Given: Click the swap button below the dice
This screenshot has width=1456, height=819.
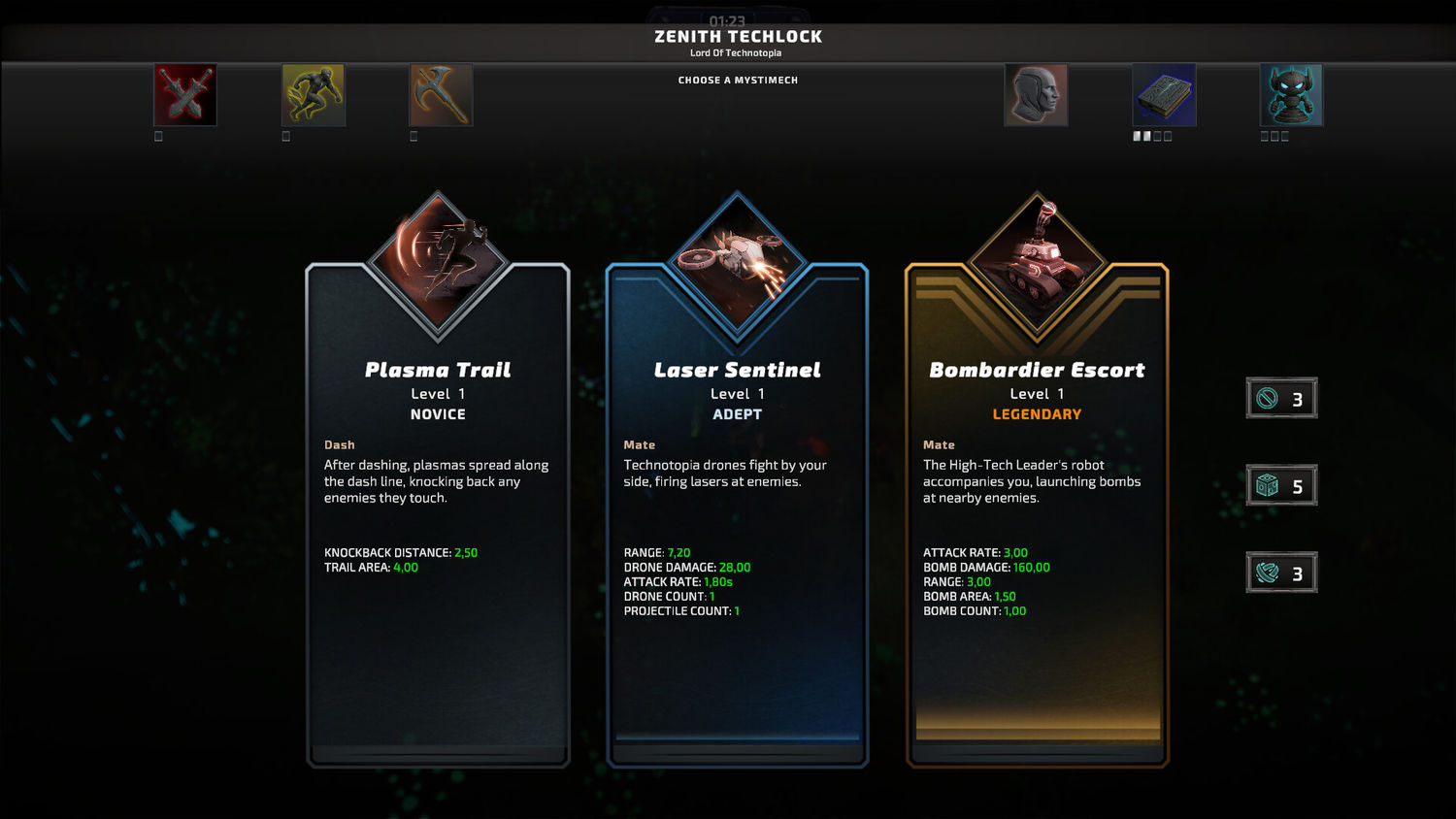Looking at the screenshot, I should pyautogui.click(x=1281, y=573).
